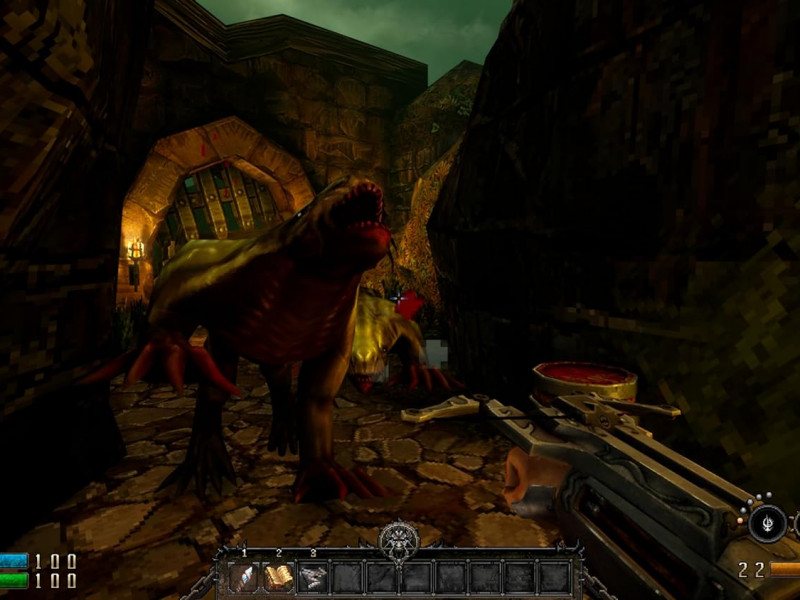Click the skull emblem above the hotbar
800x600 pixels.
point(398,542)
